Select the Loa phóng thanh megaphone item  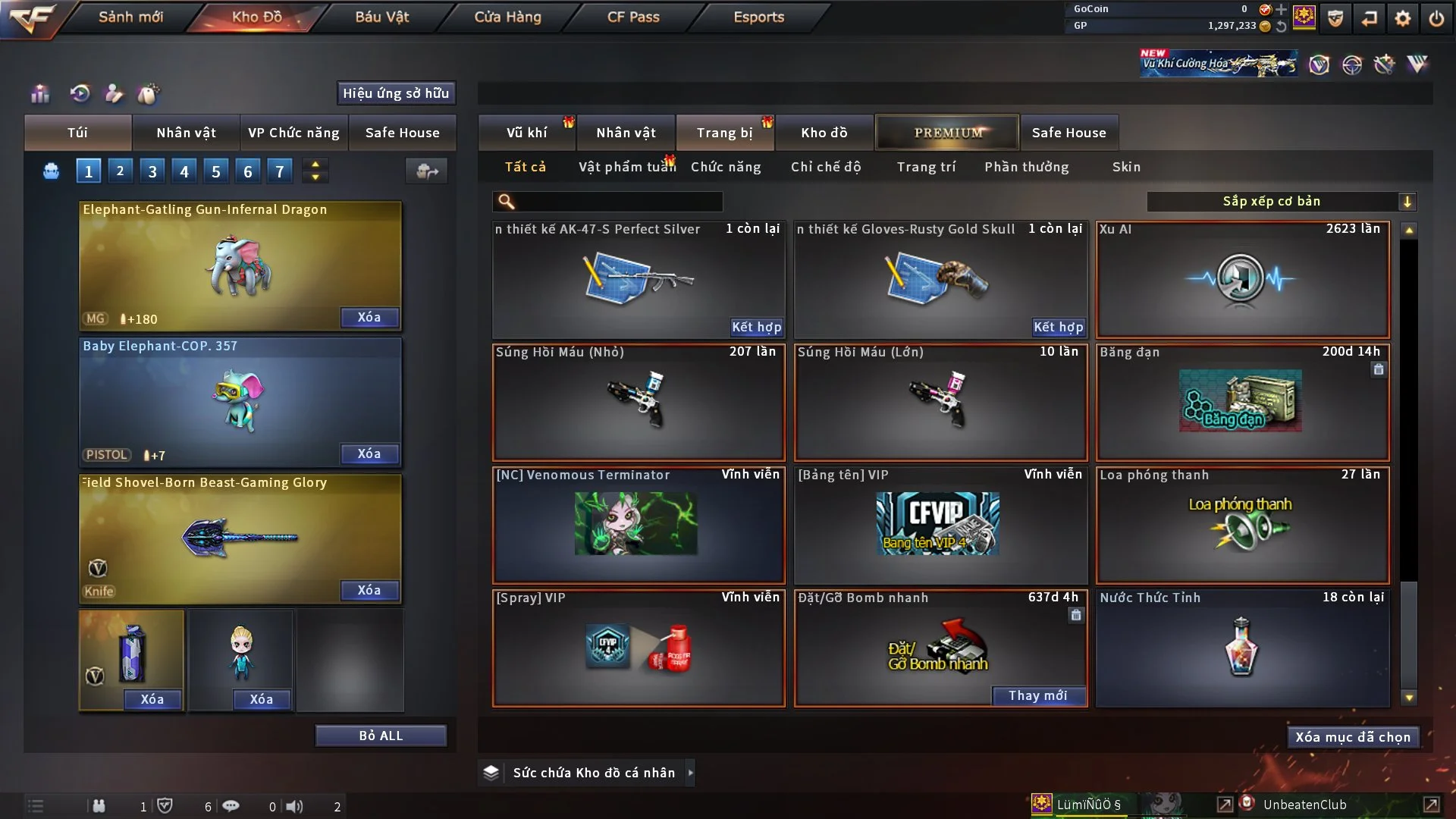[1242, 526]
